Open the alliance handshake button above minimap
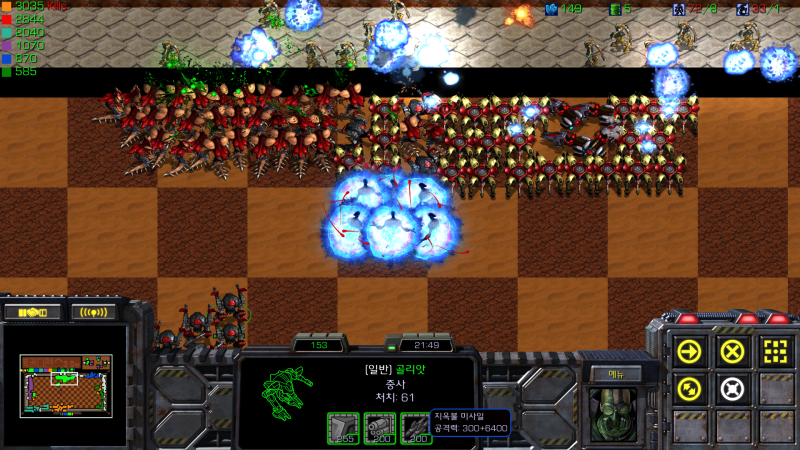 click(x=34, y=312)
